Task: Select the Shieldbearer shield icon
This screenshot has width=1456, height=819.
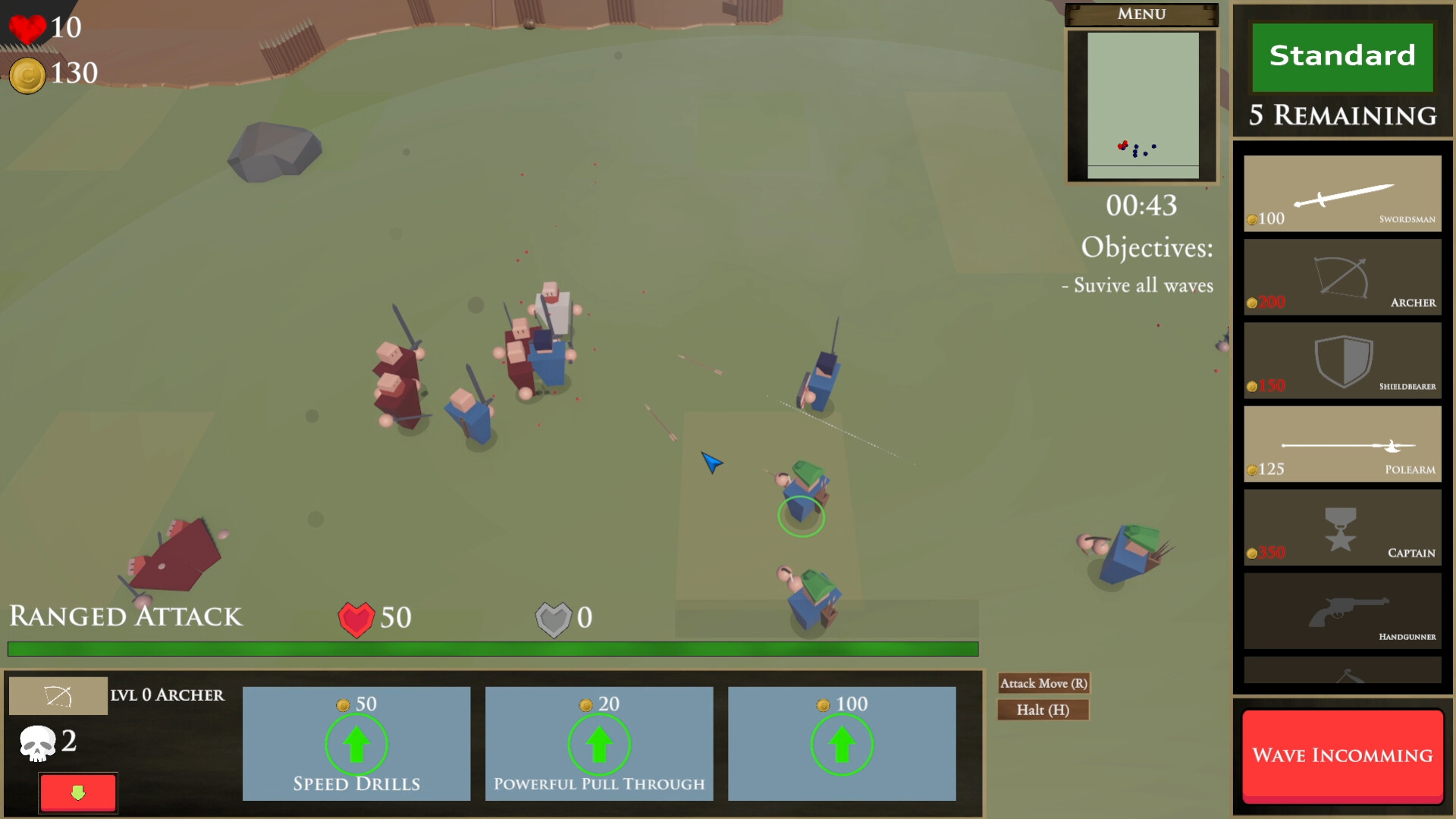Action: click(x=1342, y=362)
